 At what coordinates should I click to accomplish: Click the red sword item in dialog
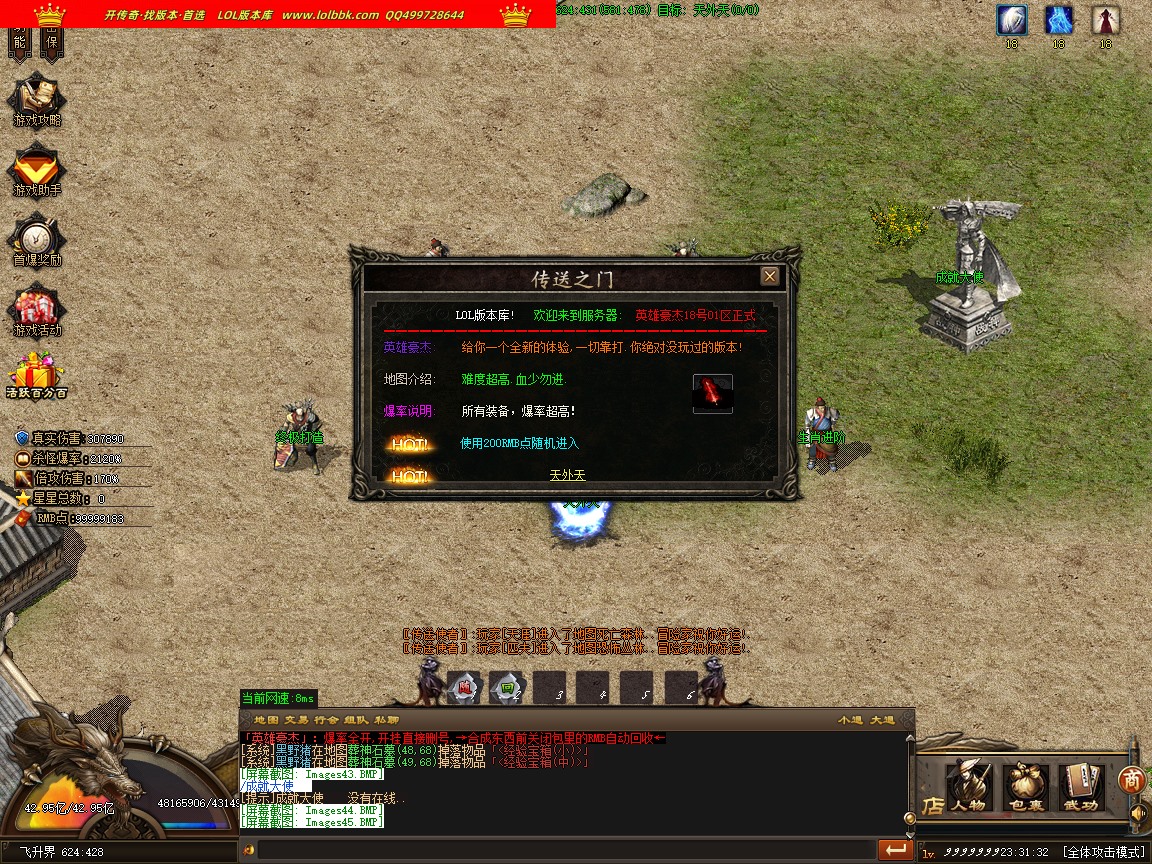[712, 393]
